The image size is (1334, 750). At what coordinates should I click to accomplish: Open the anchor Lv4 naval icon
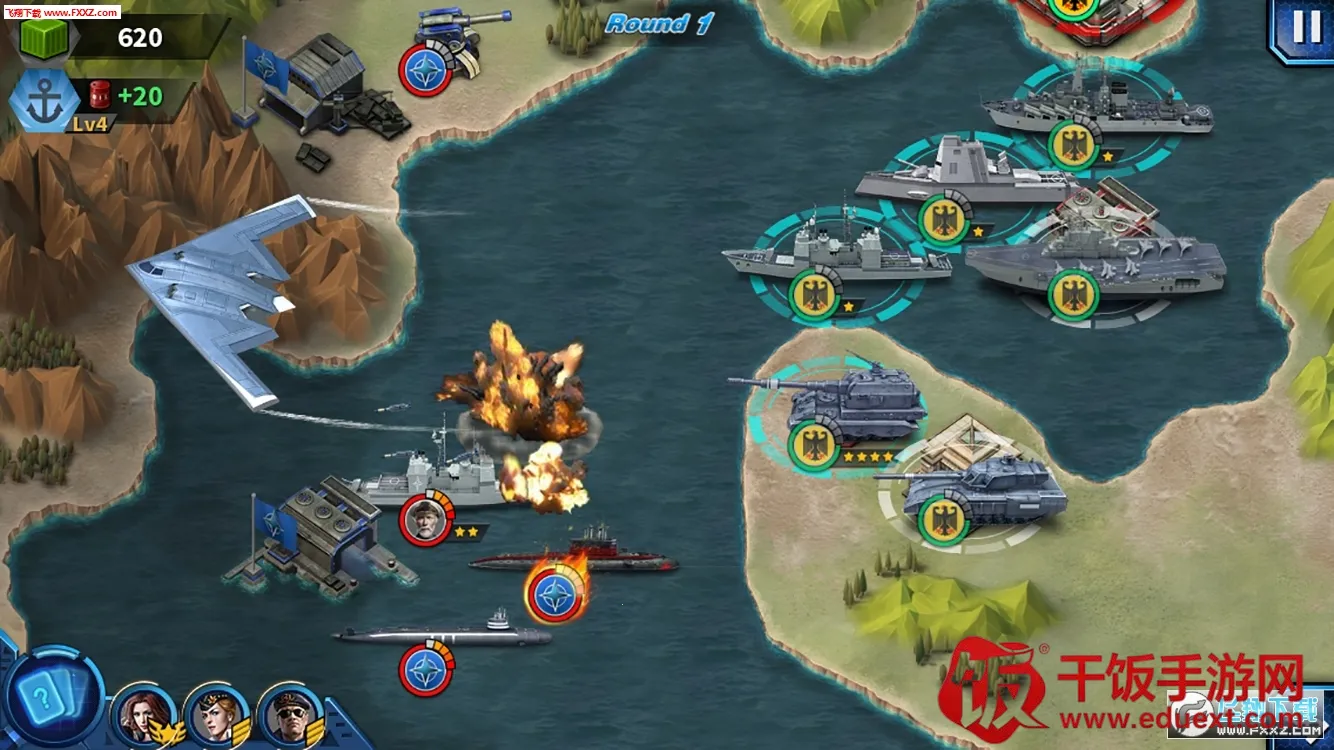click(43, 103)
